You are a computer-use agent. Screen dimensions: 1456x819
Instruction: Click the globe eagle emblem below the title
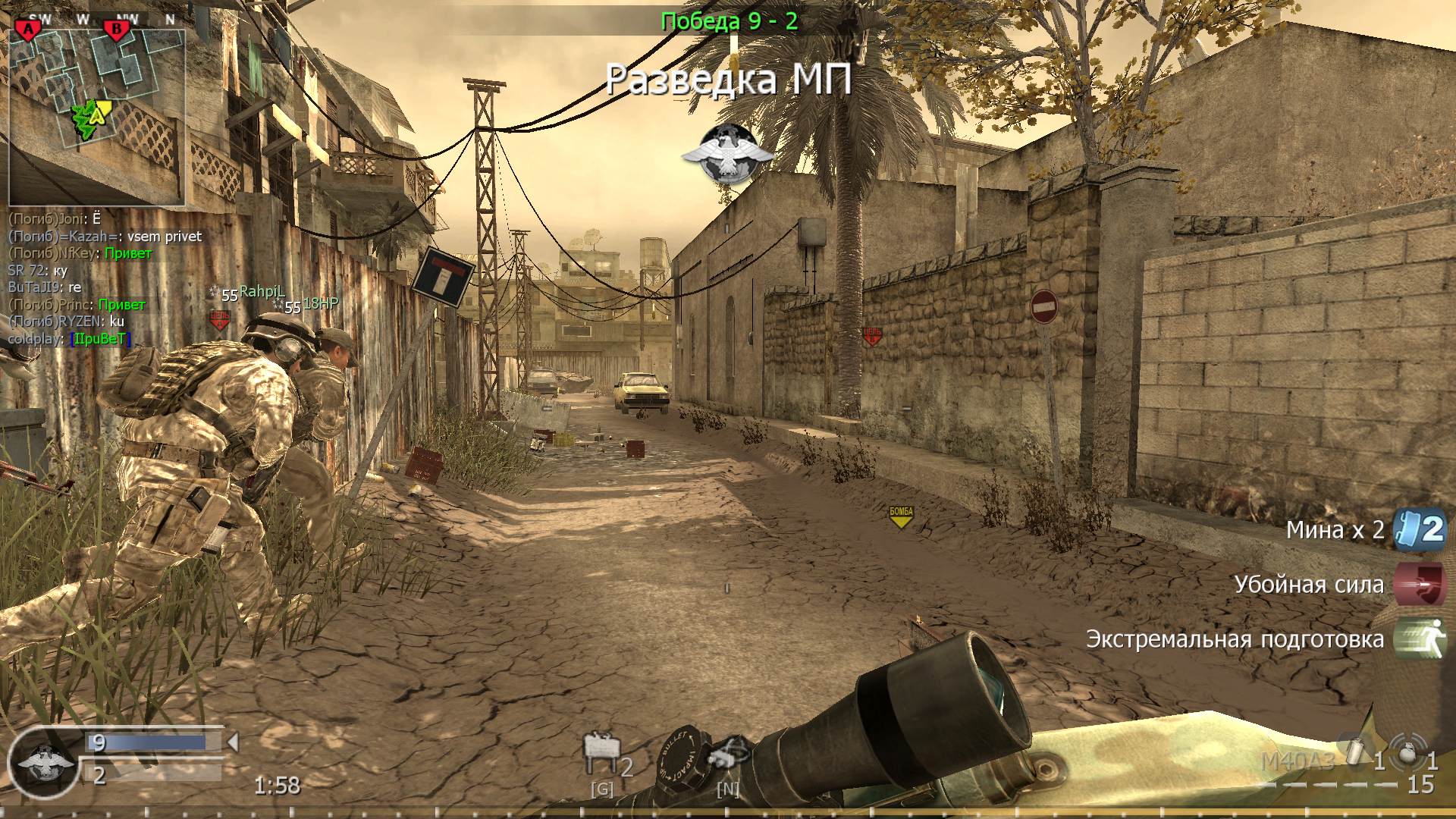point(730,152)
